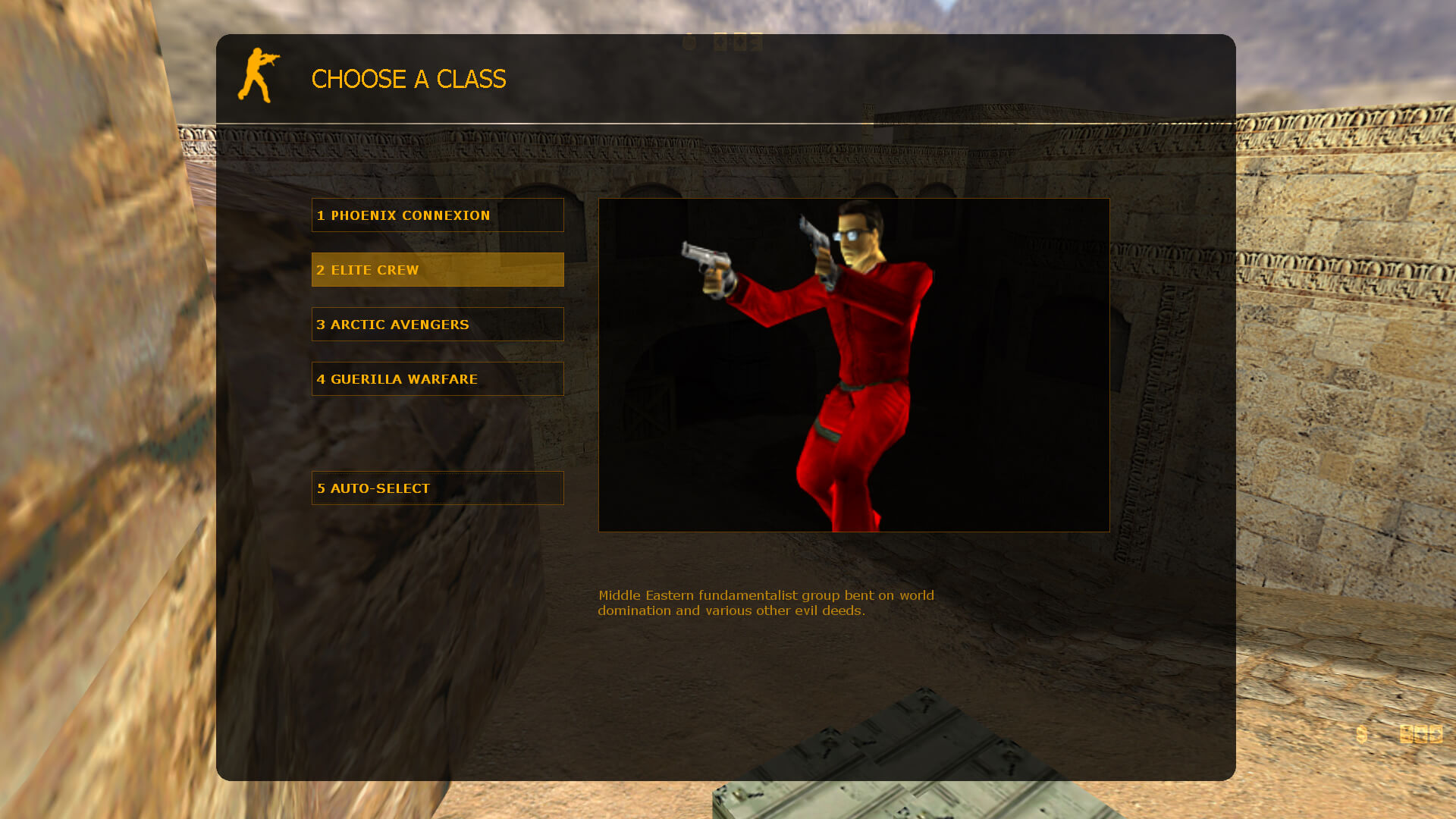Viewport: 1456px width, 819px height.
Task: Select the Phoenix Connexion class
Action: [x=438, y=215]
